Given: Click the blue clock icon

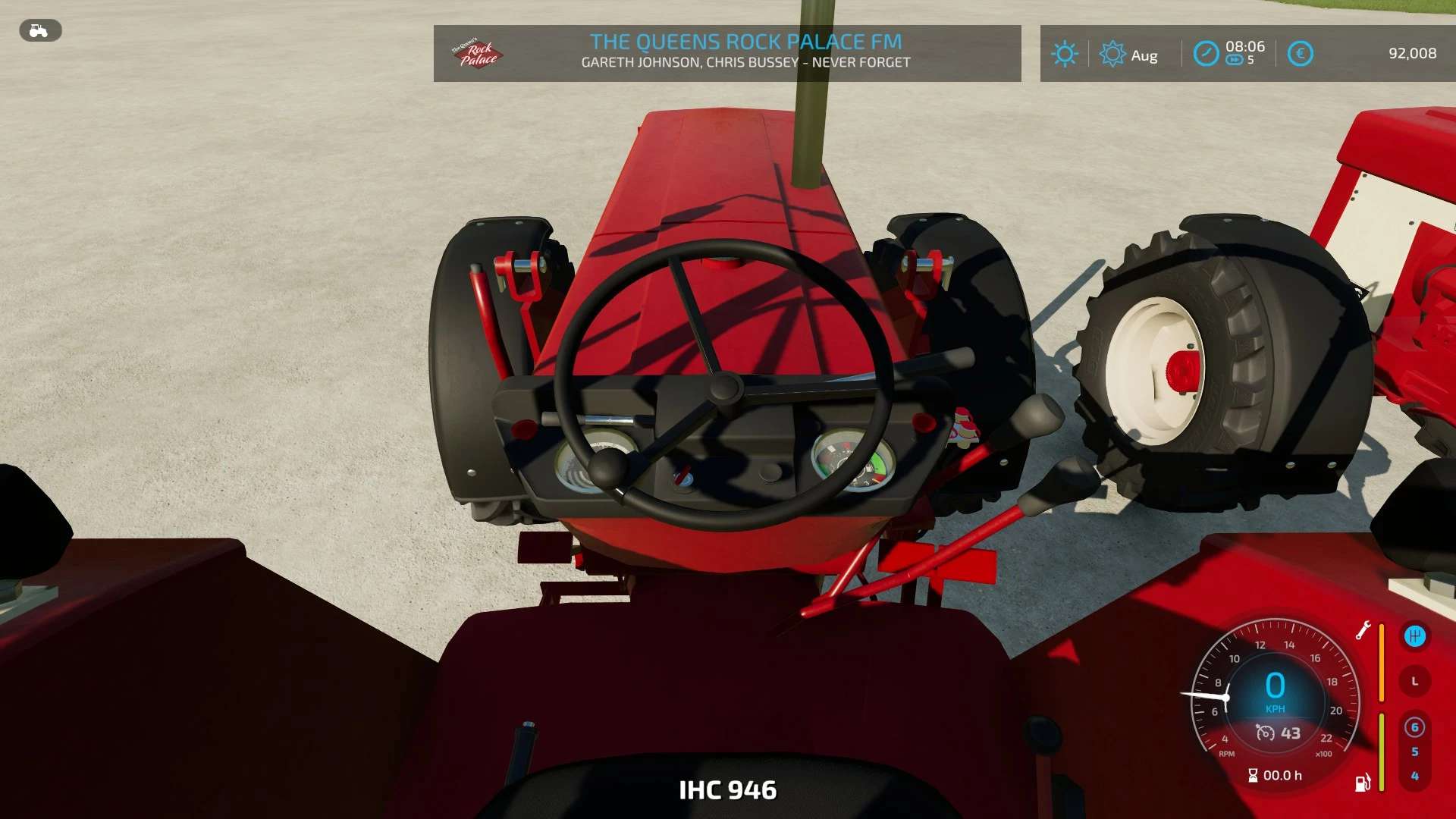Looking at the screenshot, I should pyautogui.click(x=1206, y=54).
